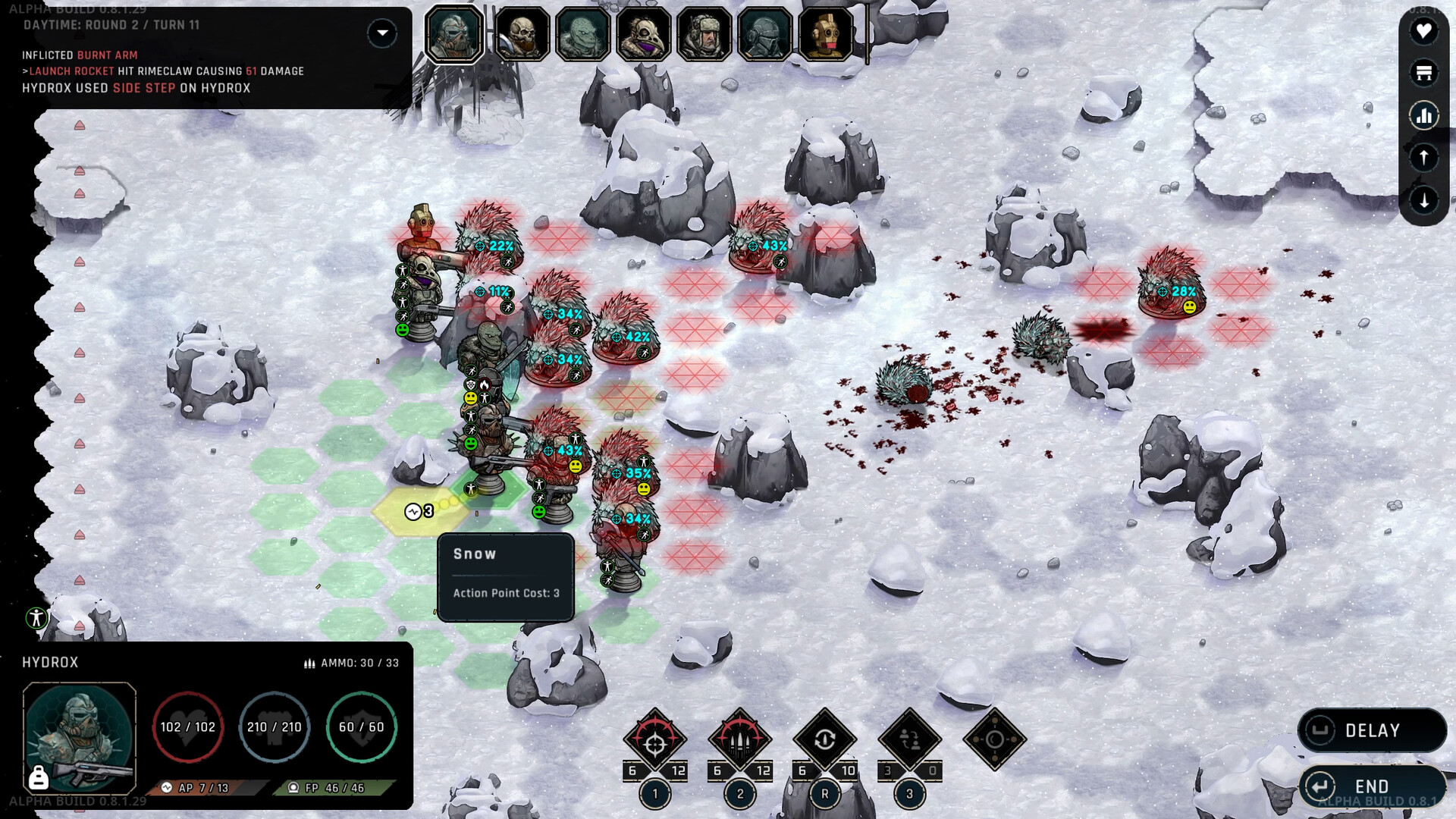Open the battle statistics bar-chart overlay
The height and width of the screenshot is (819, 1456).
1424,115
